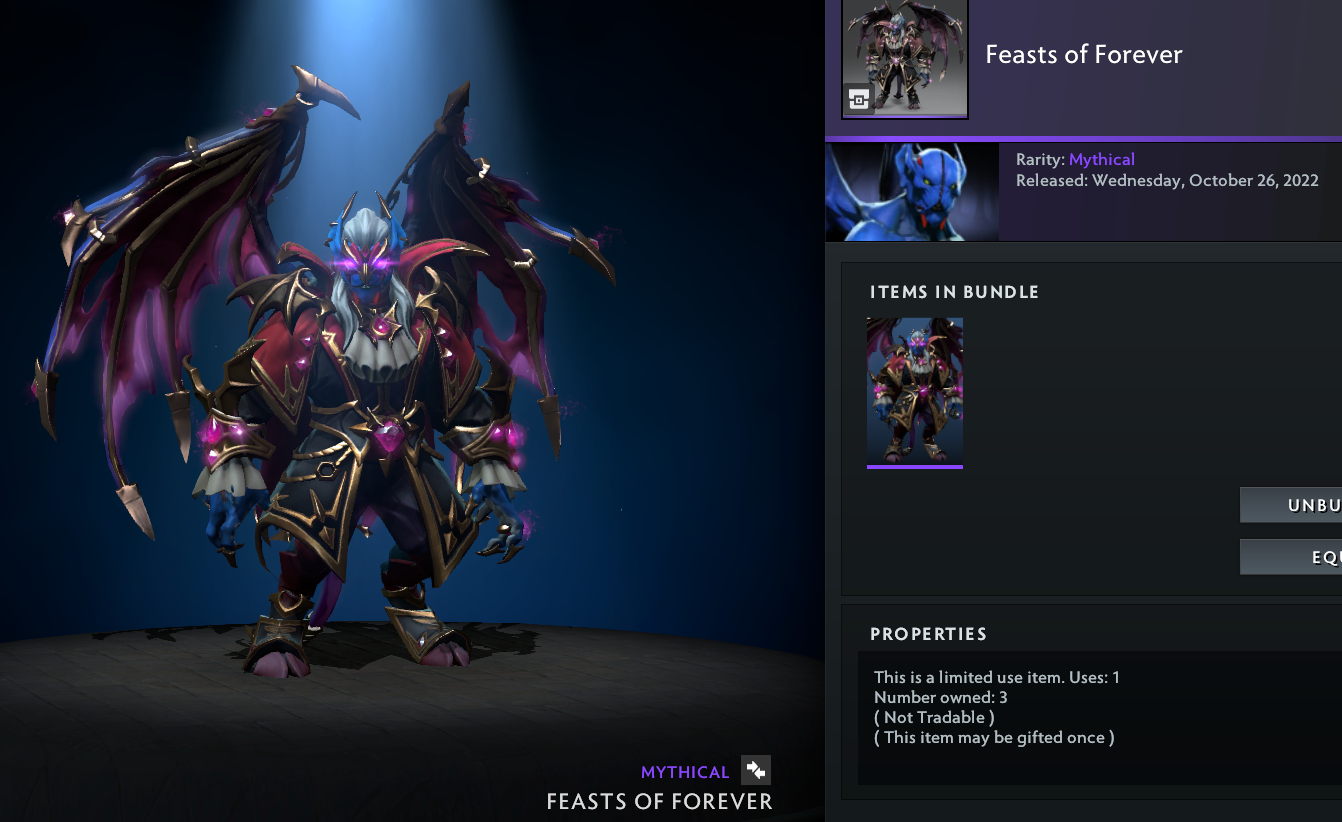The height and width of the screenshot is (822, 1342).
Task: Equip the Feasts of Forever set
Action: coord(1292,557)
